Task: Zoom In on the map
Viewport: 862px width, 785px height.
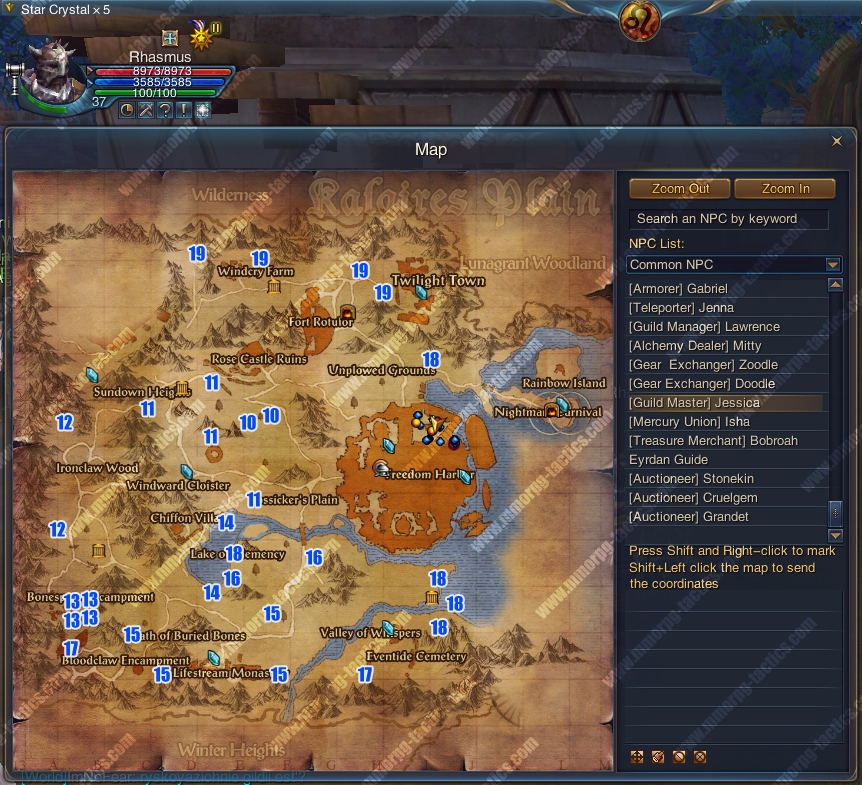Action: (x=785, y=189)
